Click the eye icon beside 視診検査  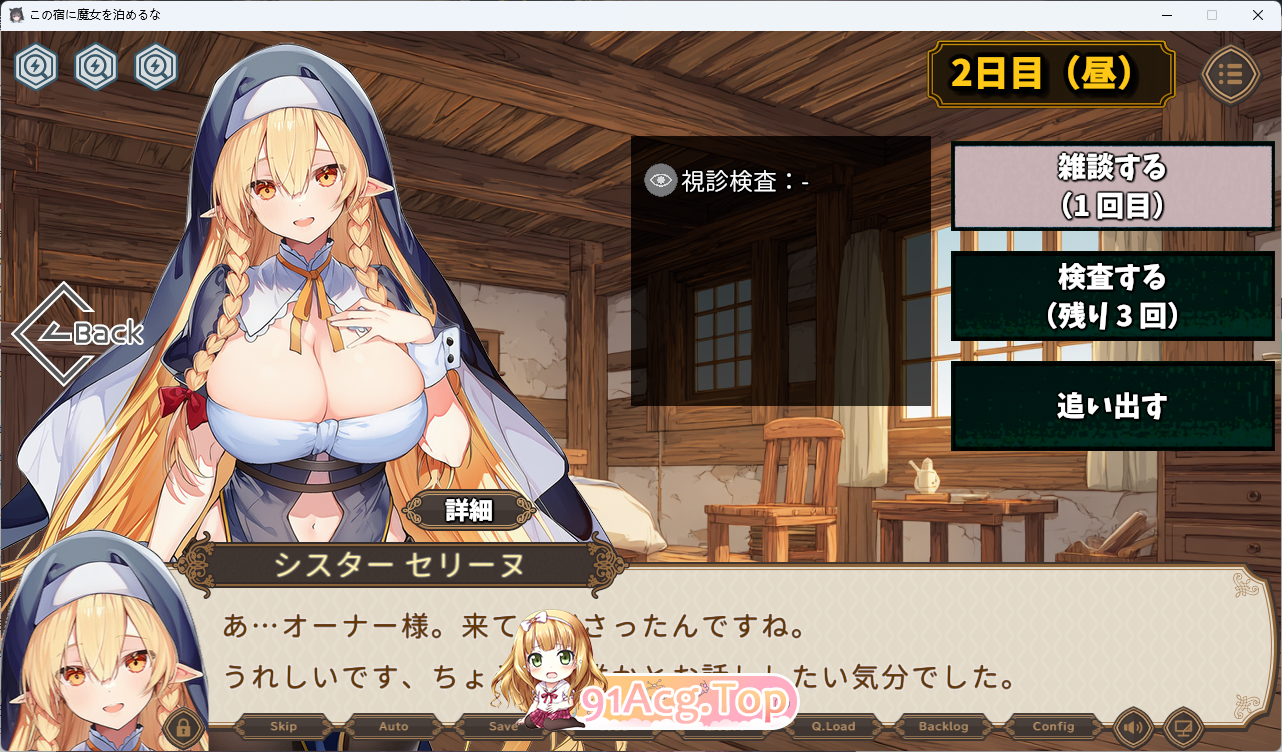pos(659,182)
